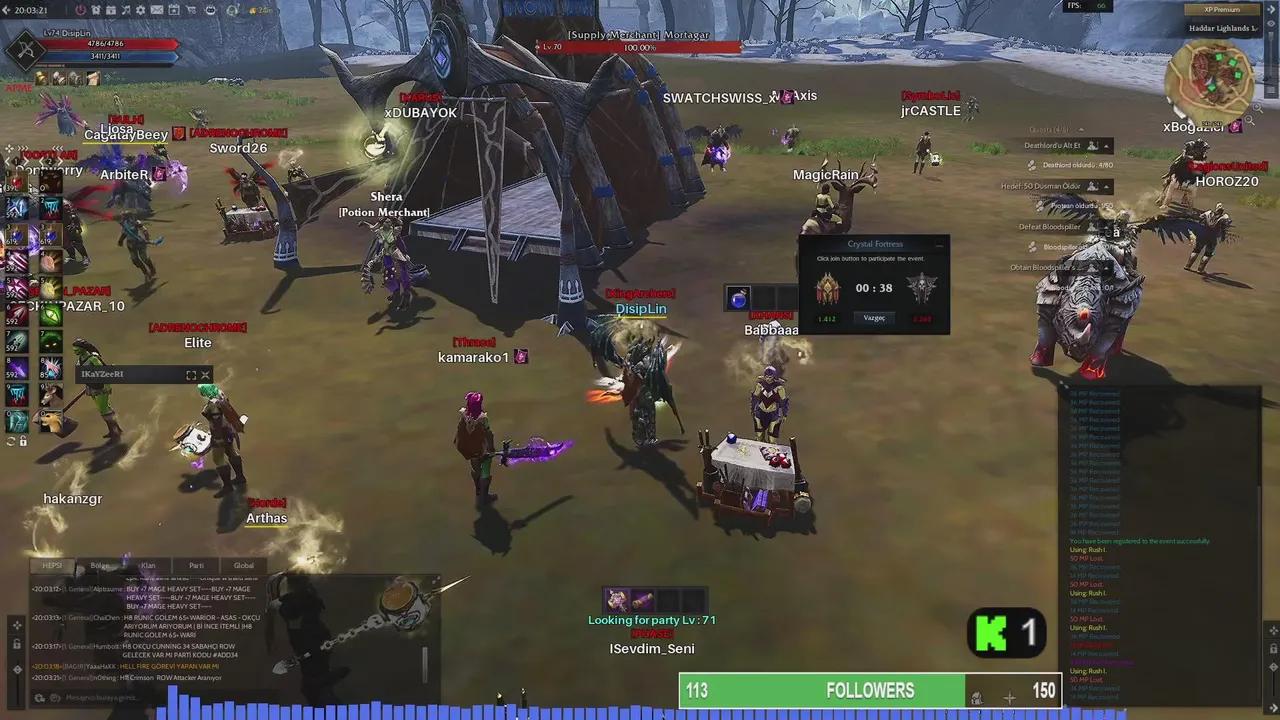Close the IKaYZeeRI target window
1280x720 pixels.
tap(205, 375)
